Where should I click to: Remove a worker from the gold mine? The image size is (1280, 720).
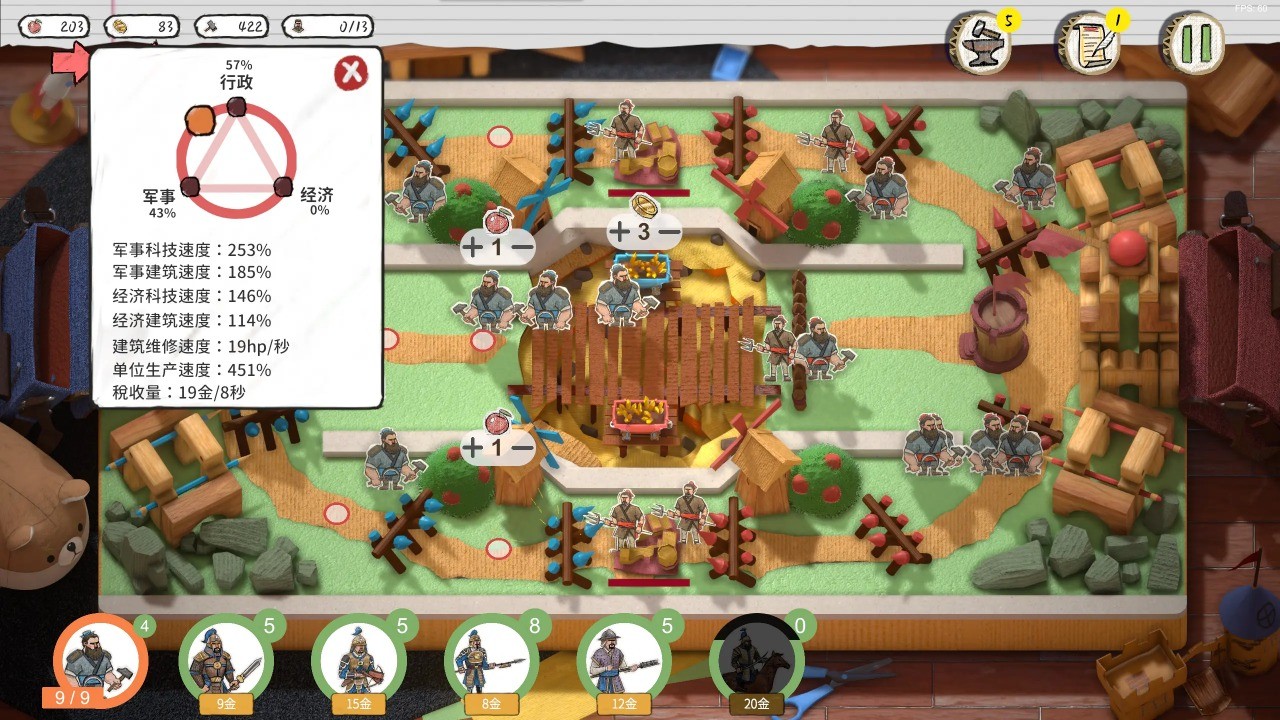tap(669, 232)
